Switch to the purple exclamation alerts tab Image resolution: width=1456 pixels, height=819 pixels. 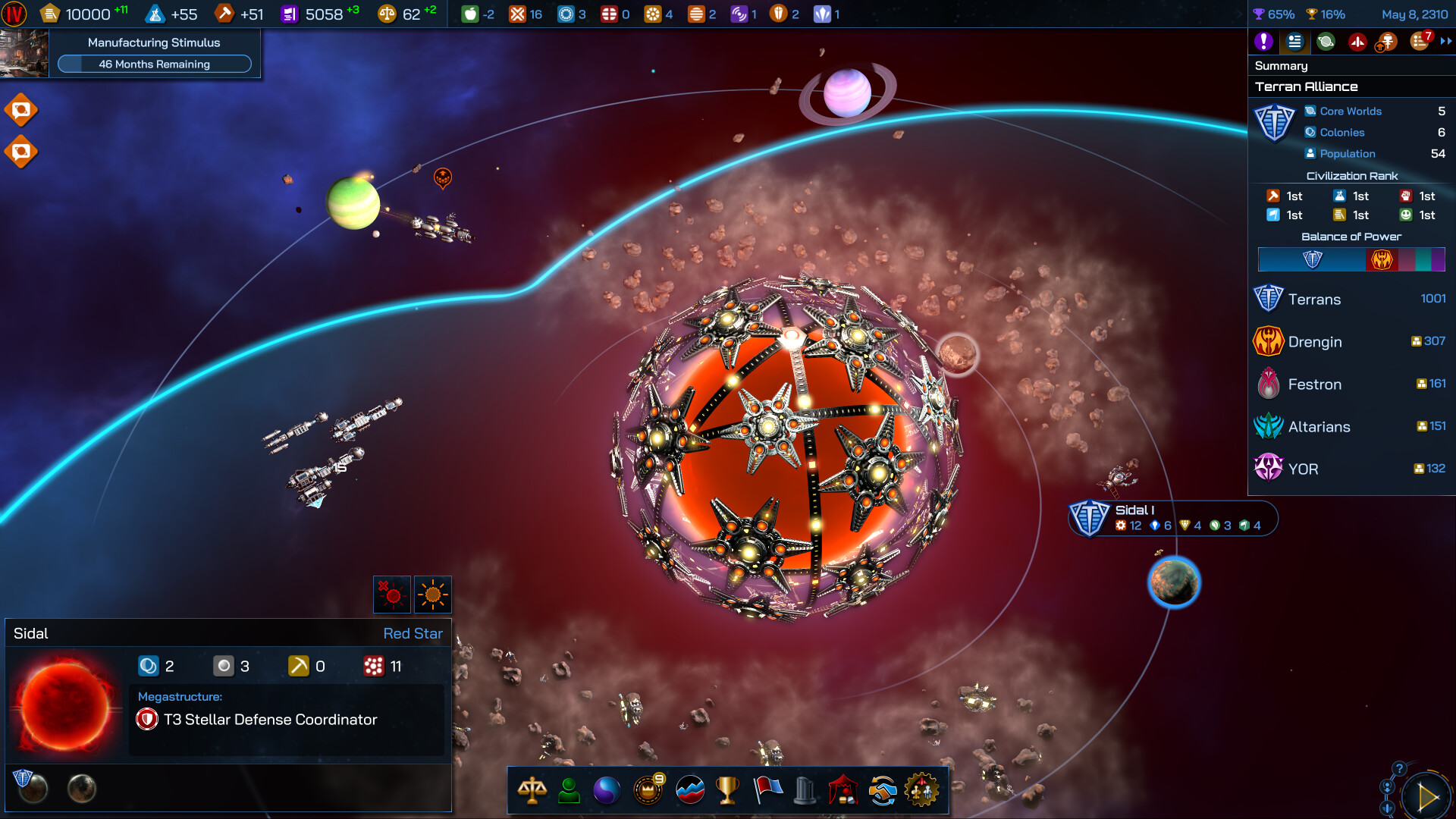point(1263,42)
